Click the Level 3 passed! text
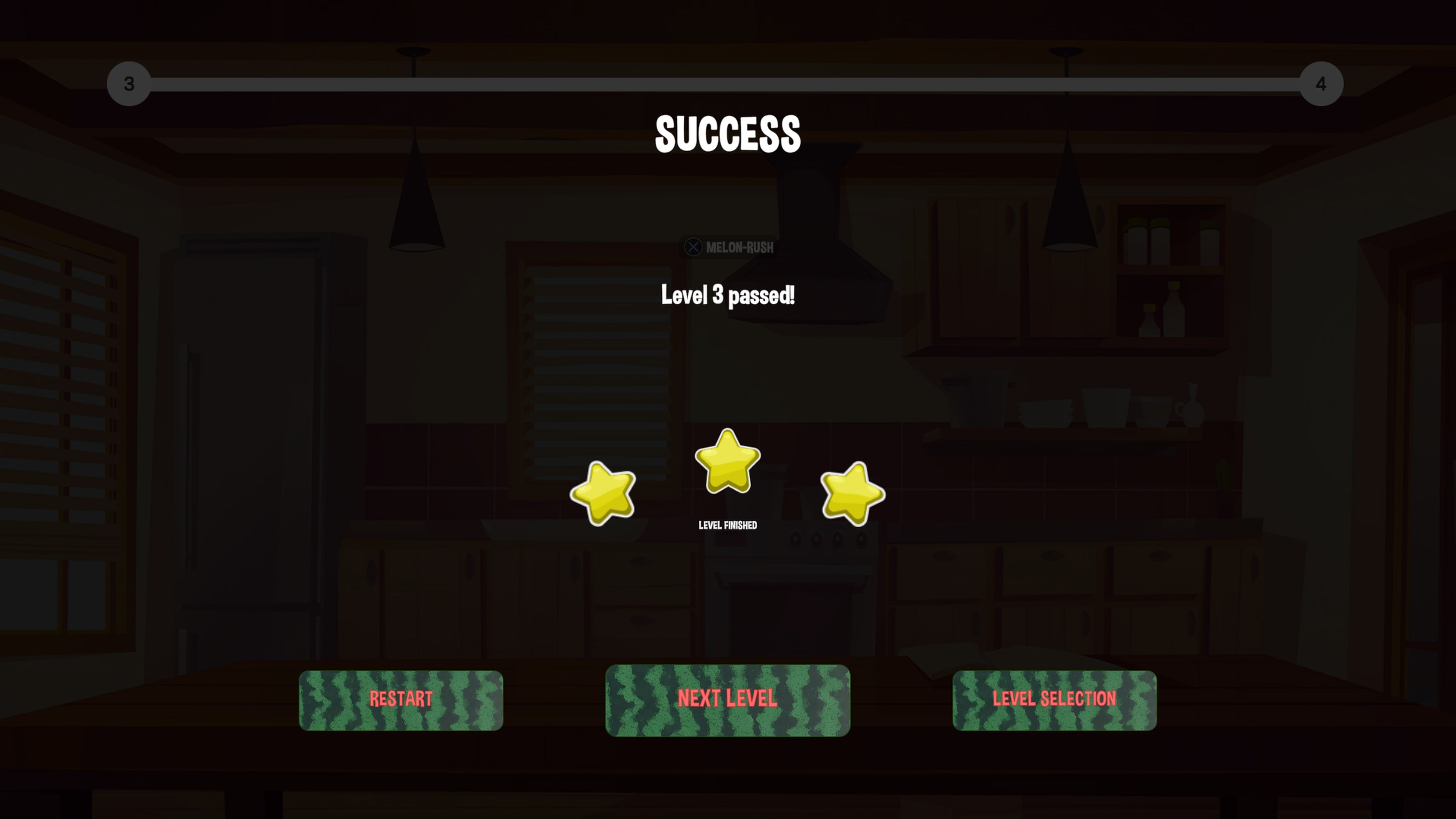Image resolution: width=1456 pixels, height=819 pixels. click(728, 295)
